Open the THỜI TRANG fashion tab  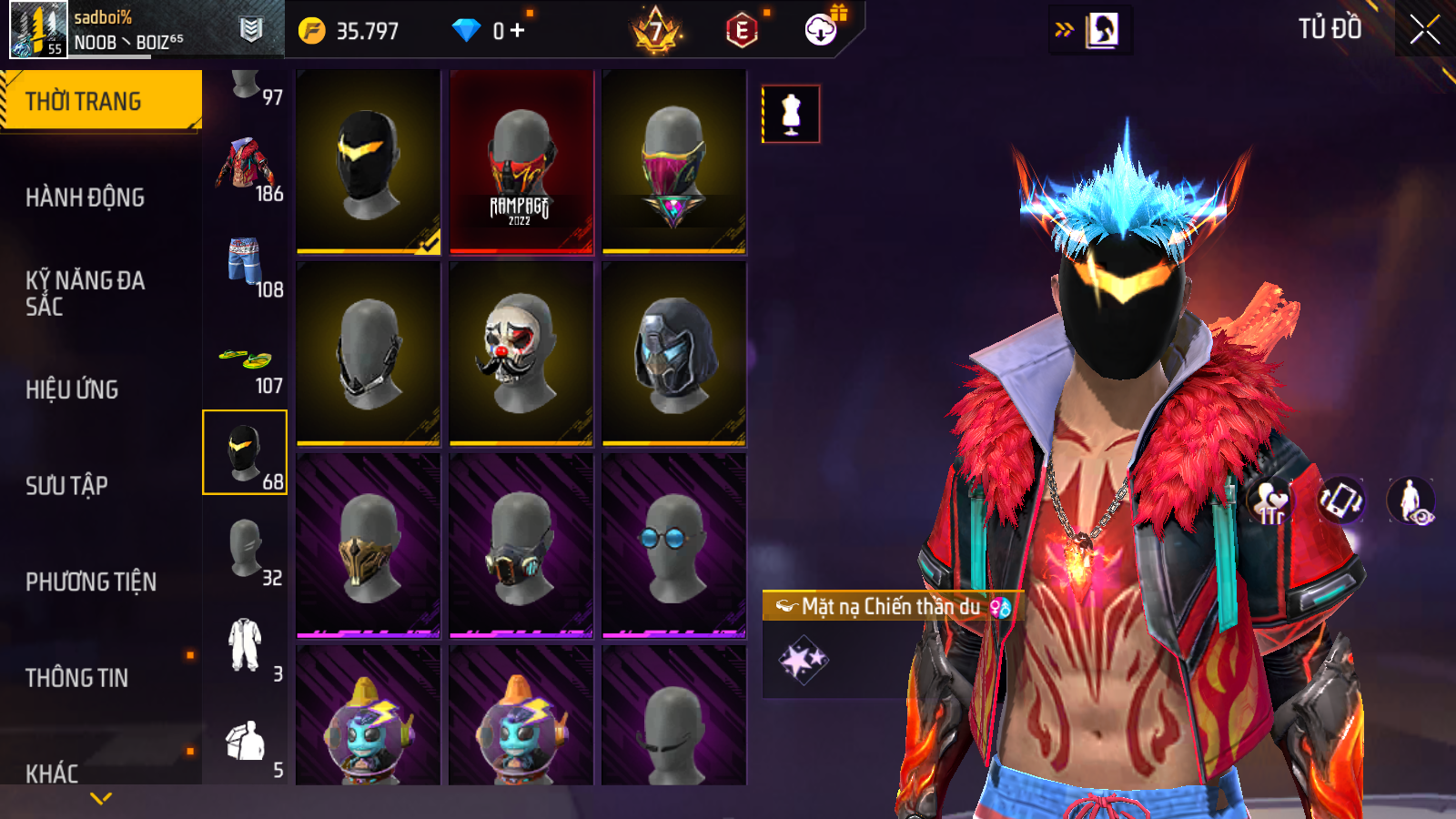(x=100, y=101)
